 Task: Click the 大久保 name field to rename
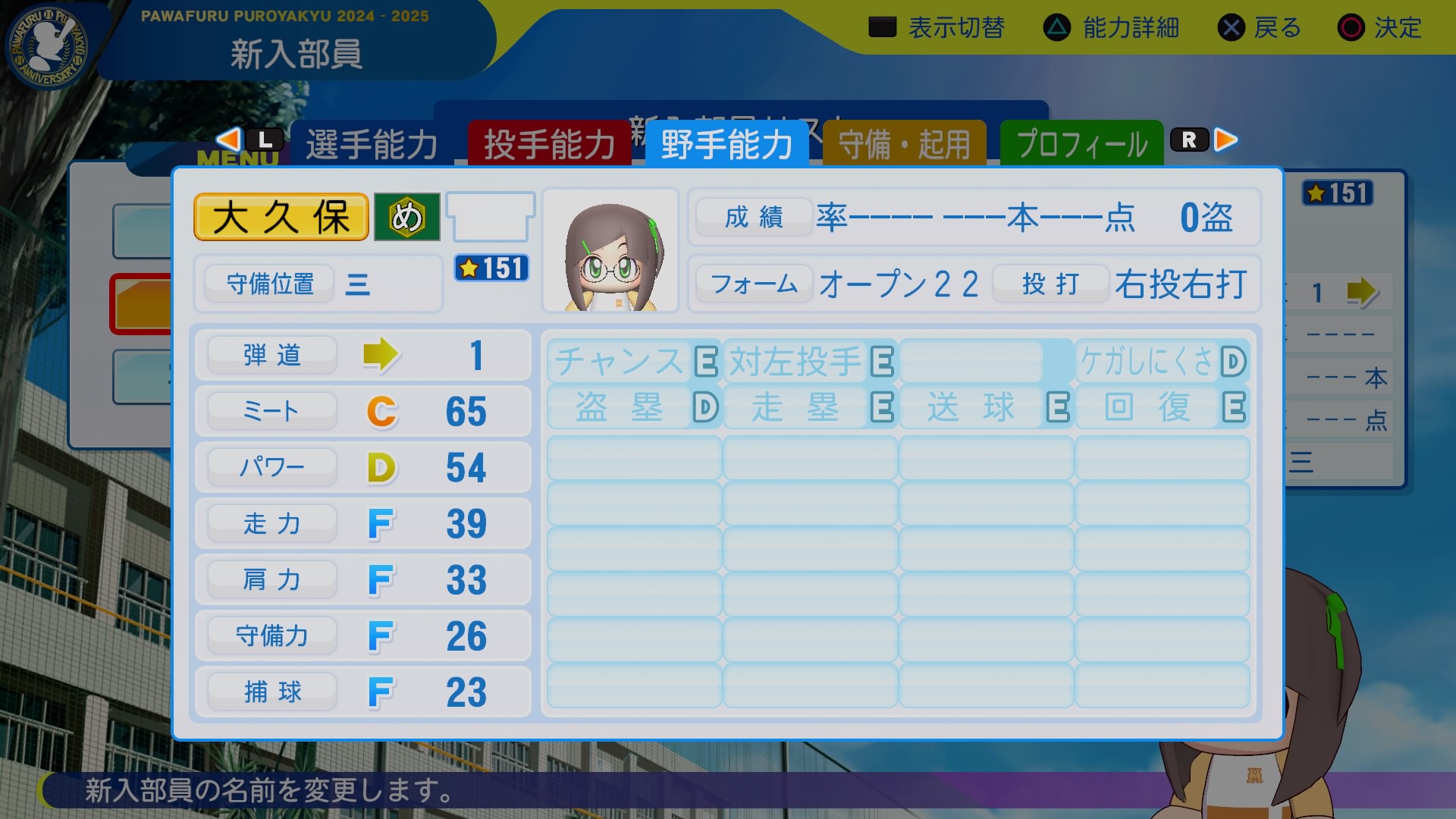[x=280, y=217]
